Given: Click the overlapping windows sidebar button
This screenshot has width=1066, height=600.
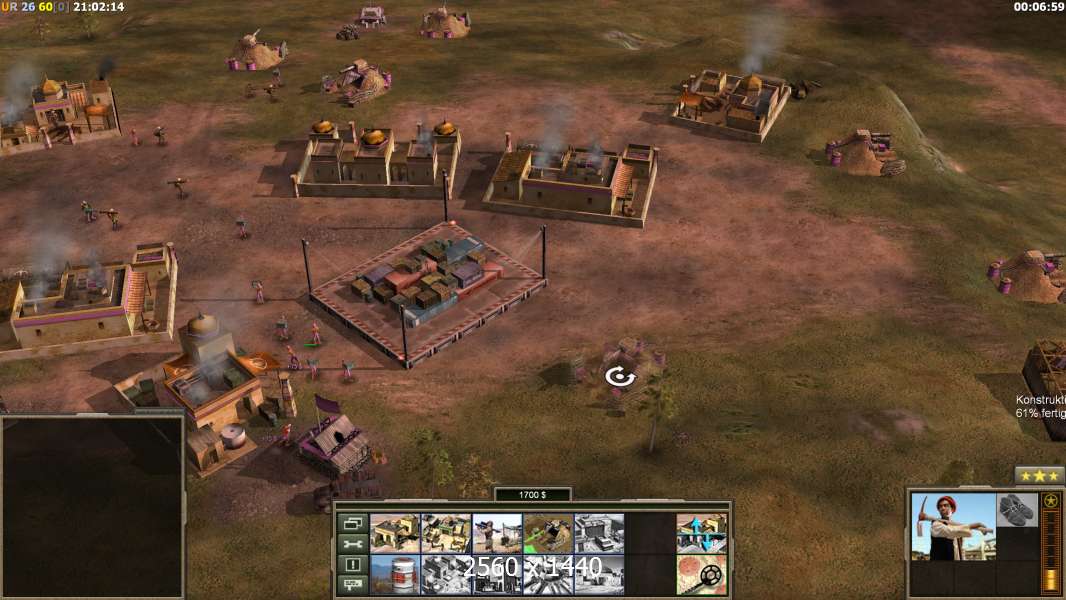Looking at the screenshot, I should 351,524.
